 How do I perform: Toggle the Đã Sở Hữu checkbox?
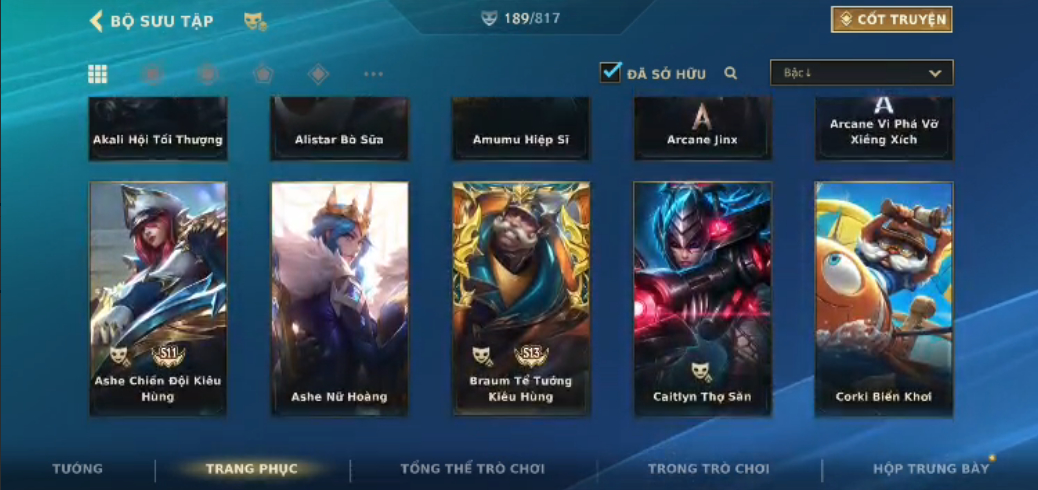(x=610, y=72)
